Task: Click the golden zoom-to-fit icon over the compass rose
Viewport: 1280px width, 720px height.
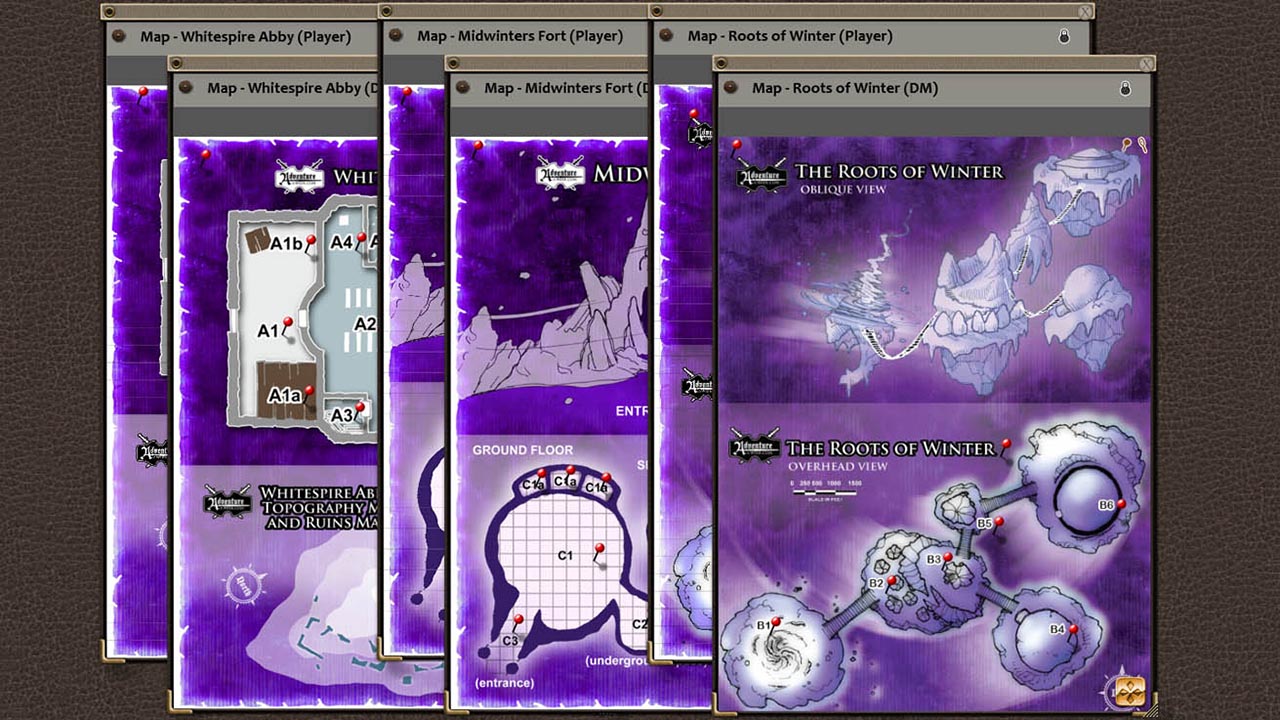Action: click(x=1130, y=690)
